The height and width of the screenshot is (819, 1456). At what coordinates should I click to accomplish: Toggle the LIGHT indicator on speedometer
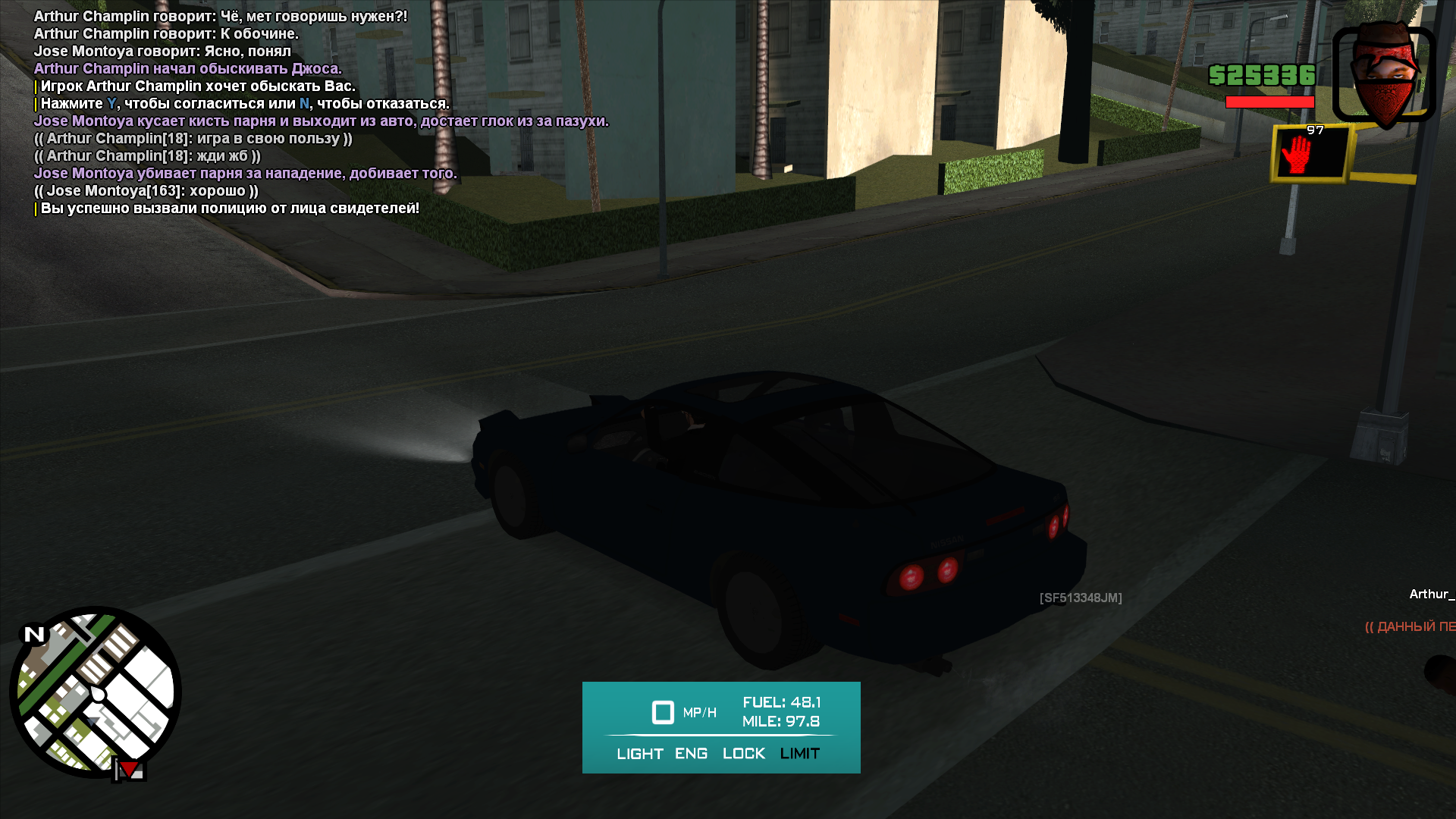click(639, 754)
